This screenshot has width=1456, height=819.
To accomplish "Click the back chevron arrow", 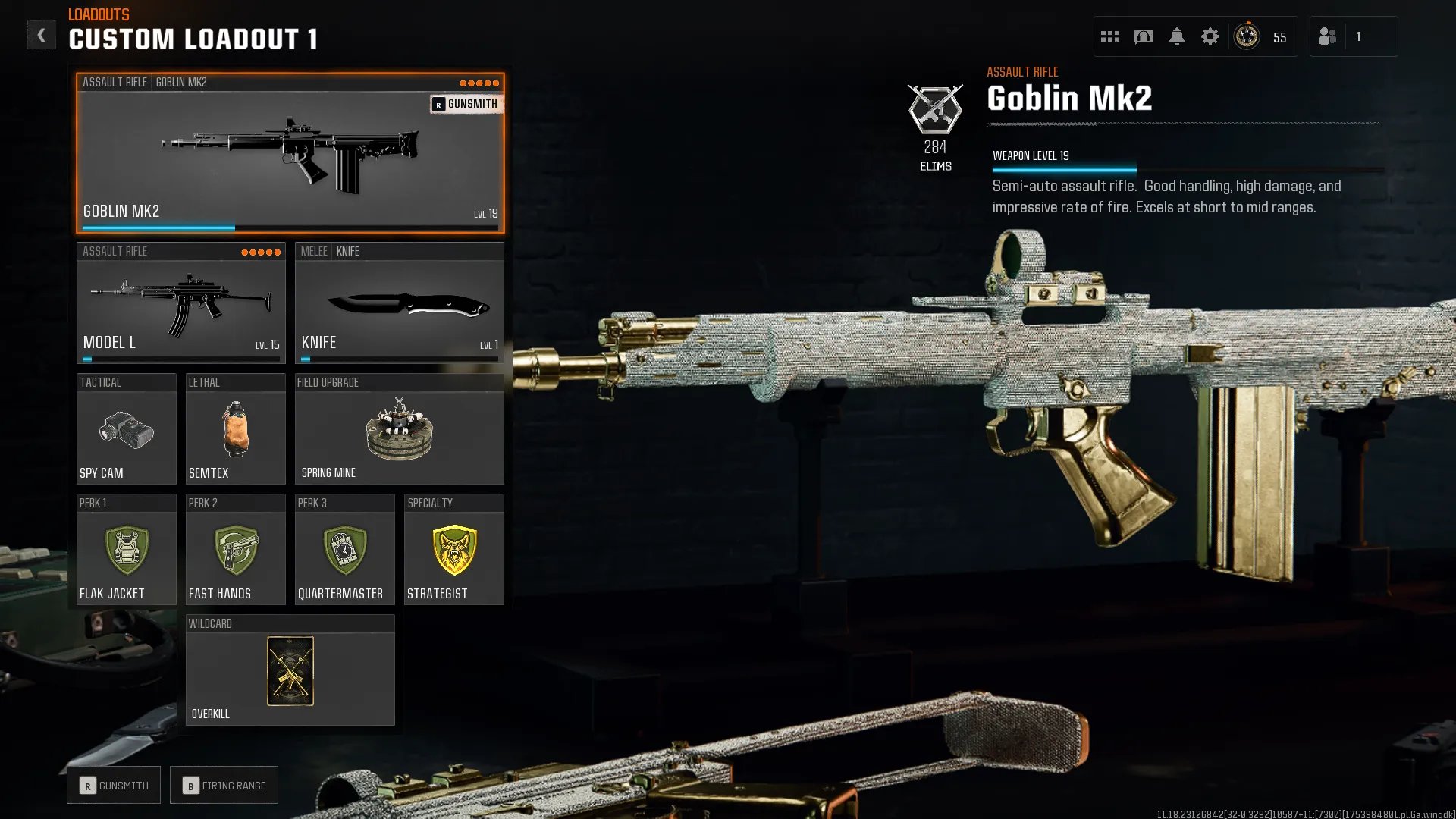I will tap(42, 34).
